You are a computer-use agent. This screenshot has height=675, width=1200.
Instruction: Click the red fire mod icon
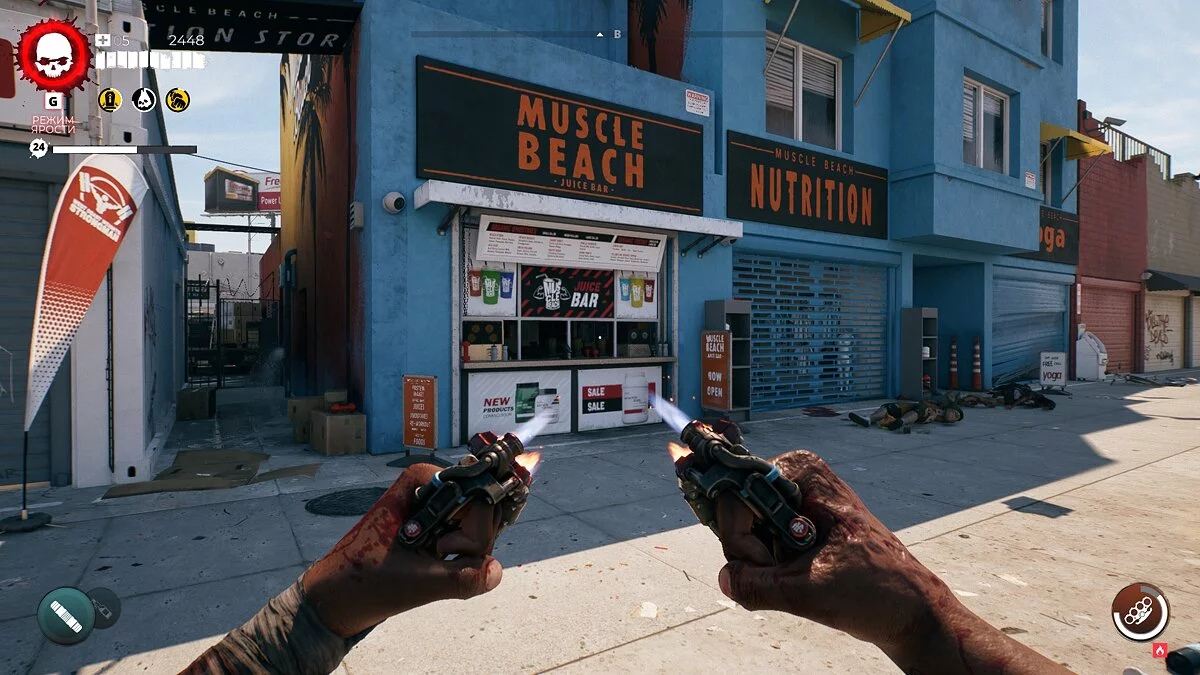[x=1160, y=650]
